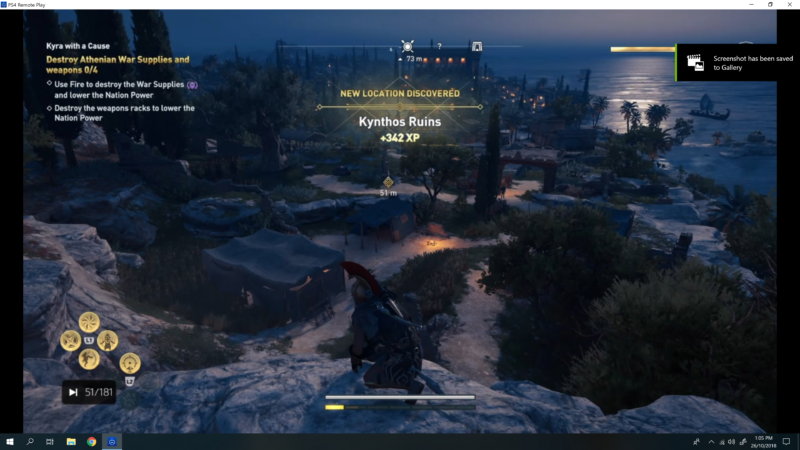Activate the top spiral ability in the wheel

(89, 321)
